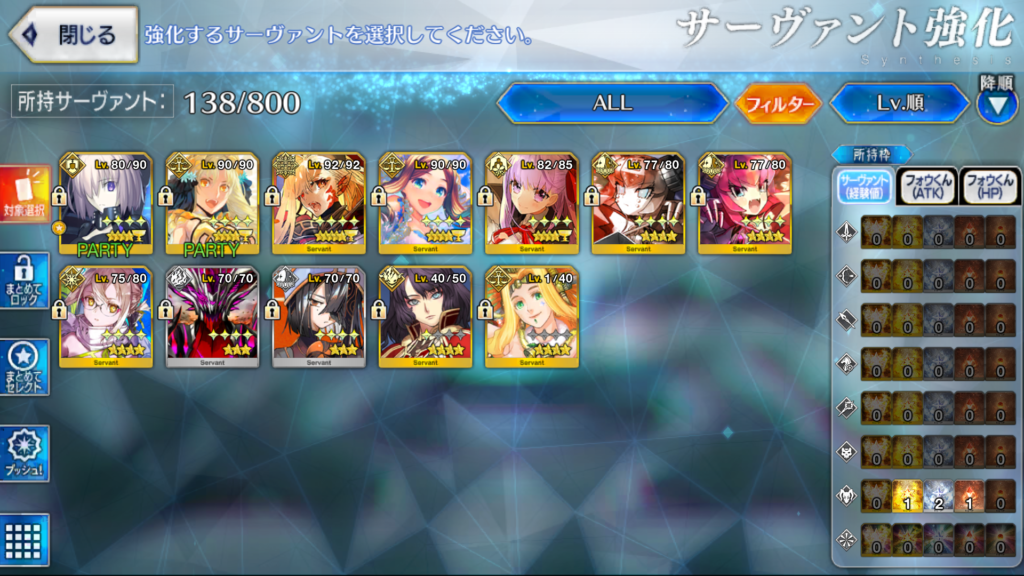Pick the Lv.75/80 servant with glasses
Image resolution: width=1024 pixels, height=576 pixels.
[x=105, y=317]
